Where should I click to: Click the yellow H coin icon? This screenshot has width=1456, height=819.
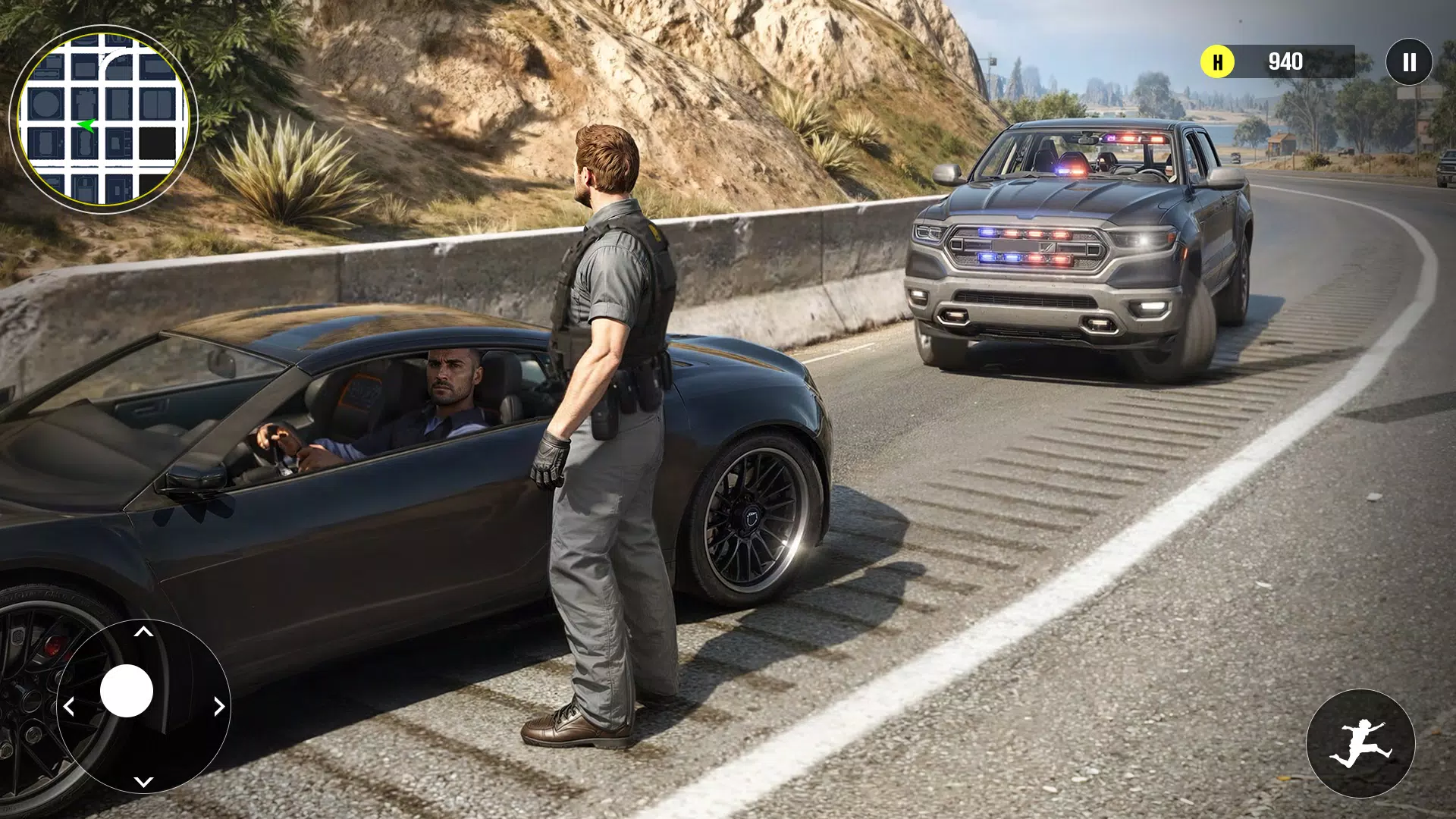click(x=1217, y=61)
